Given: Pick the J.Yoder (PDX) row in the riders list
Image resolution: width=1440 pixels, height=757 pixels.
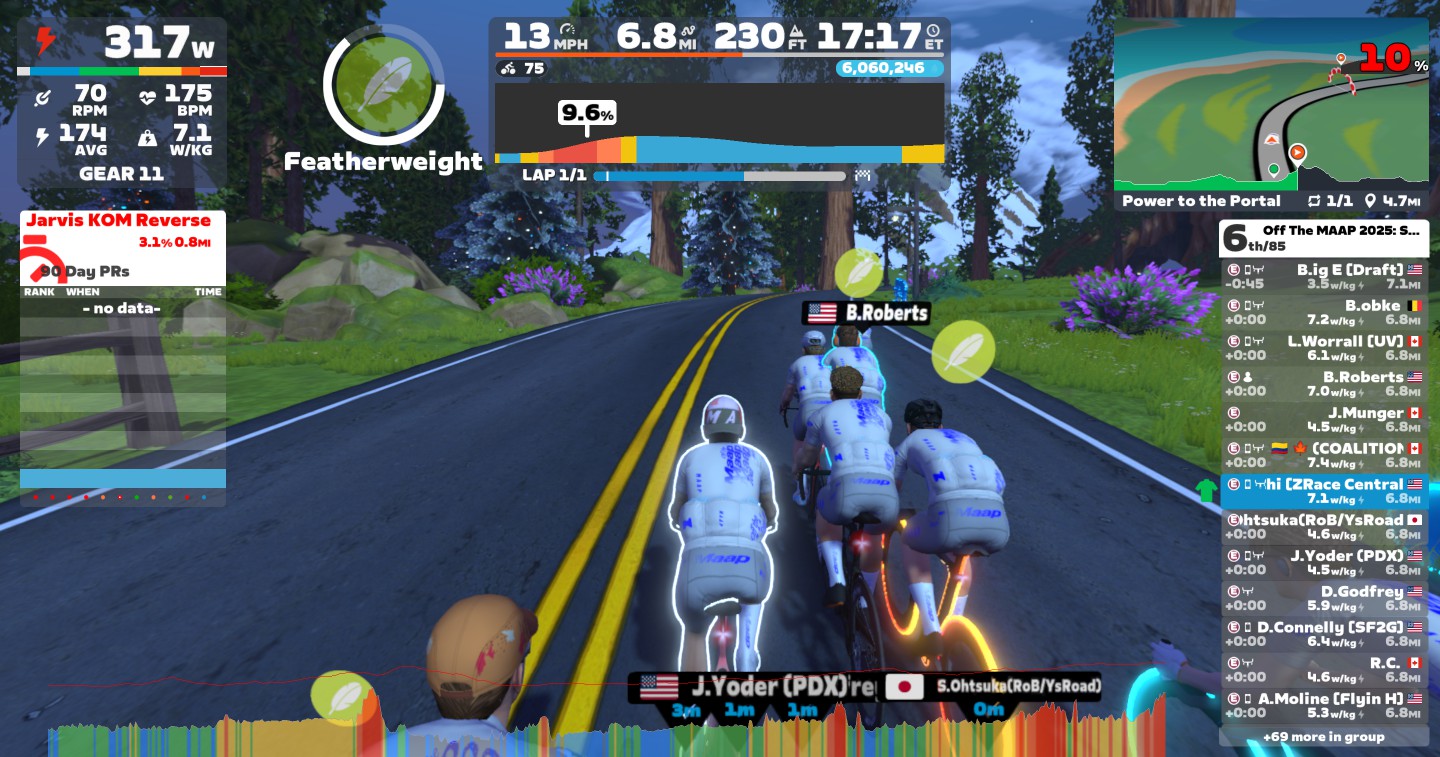Looking at the screenshot, I should [1323, 563].
